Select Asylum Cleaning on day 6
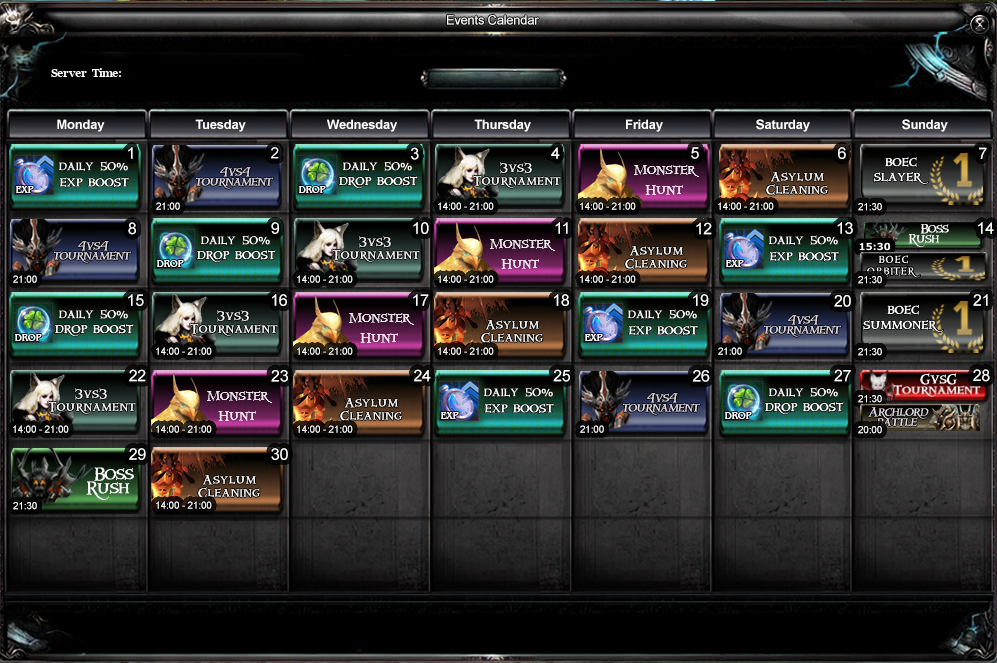Image resolution: width=997 pixels, height=663 pixels. [x=784, y=175]
